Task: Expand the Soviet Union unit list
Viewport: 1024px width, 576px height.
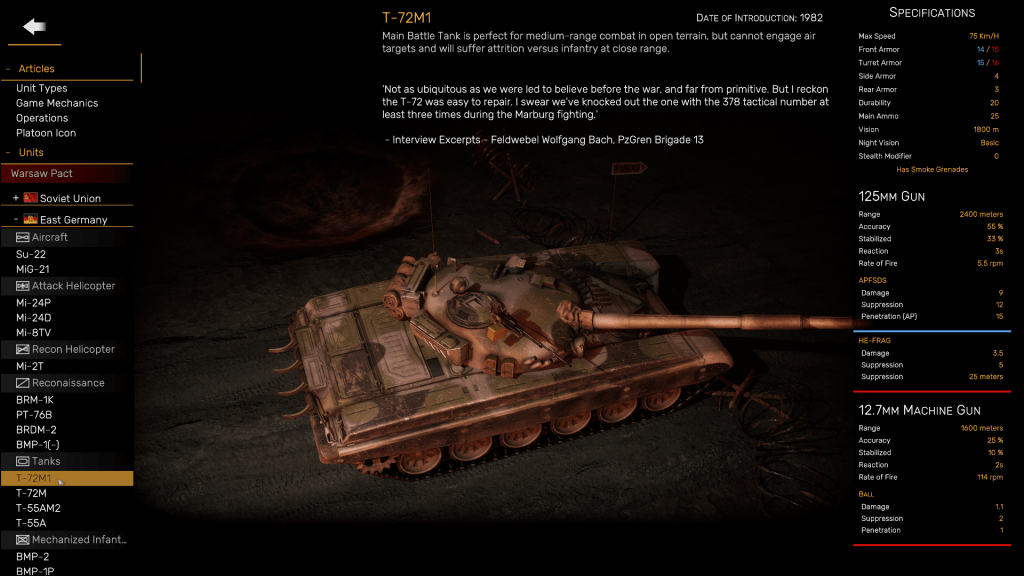Action: coord(16,199)
